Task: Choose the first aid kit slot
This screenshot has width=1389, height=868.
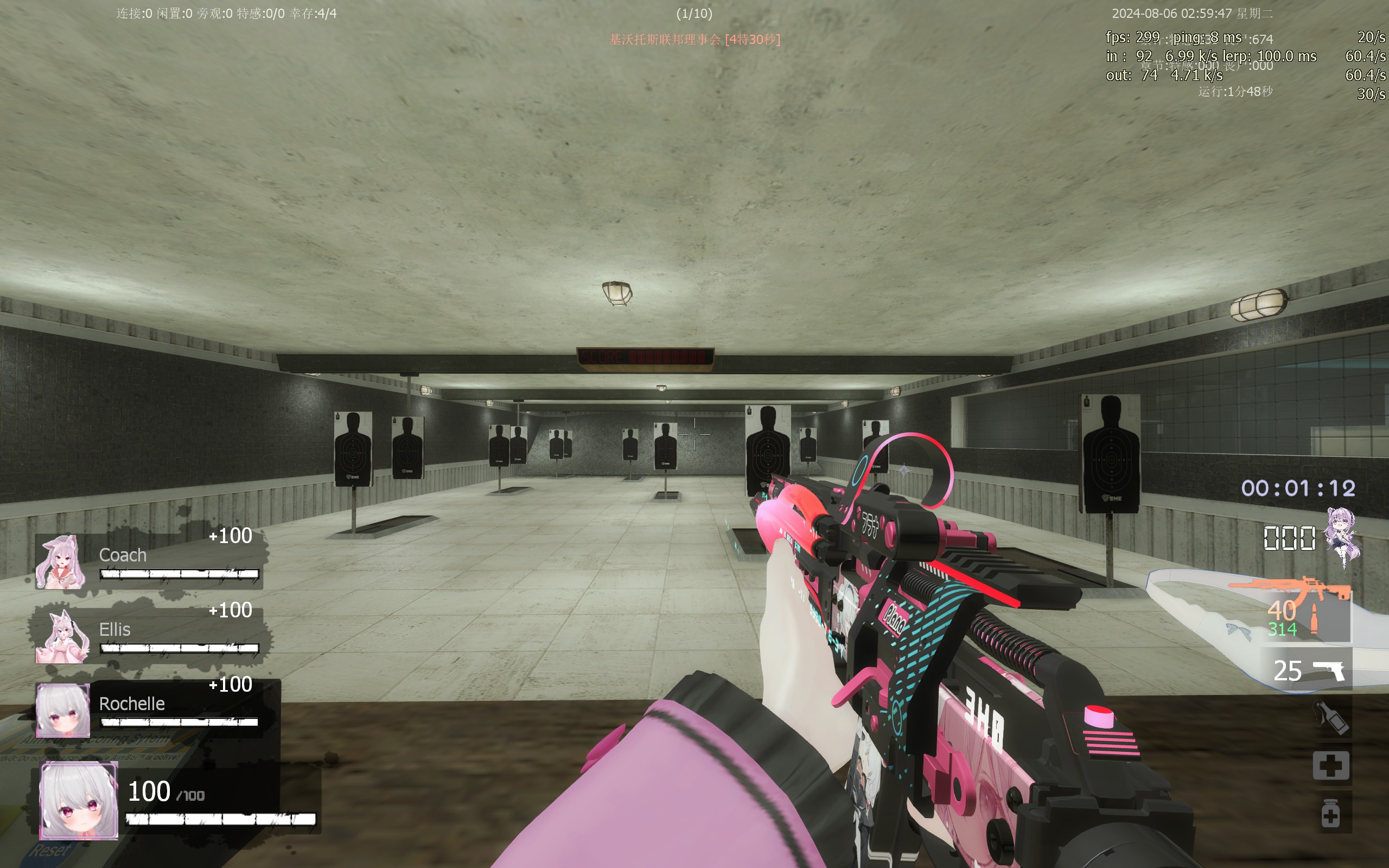Action: [1331, 765]
